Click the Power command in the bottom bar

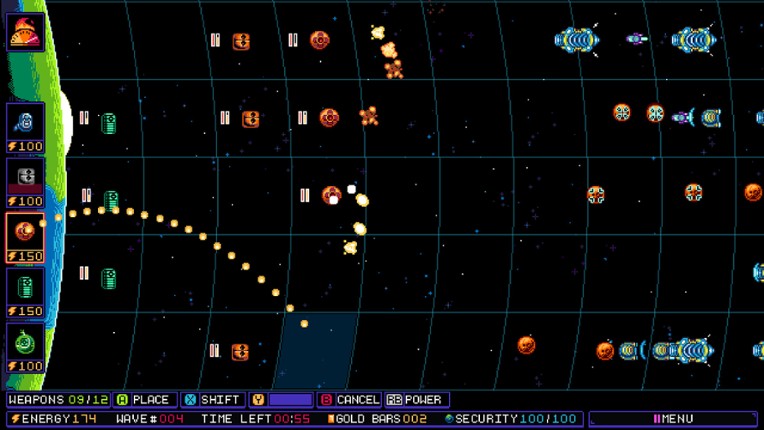tap(415, 400)
